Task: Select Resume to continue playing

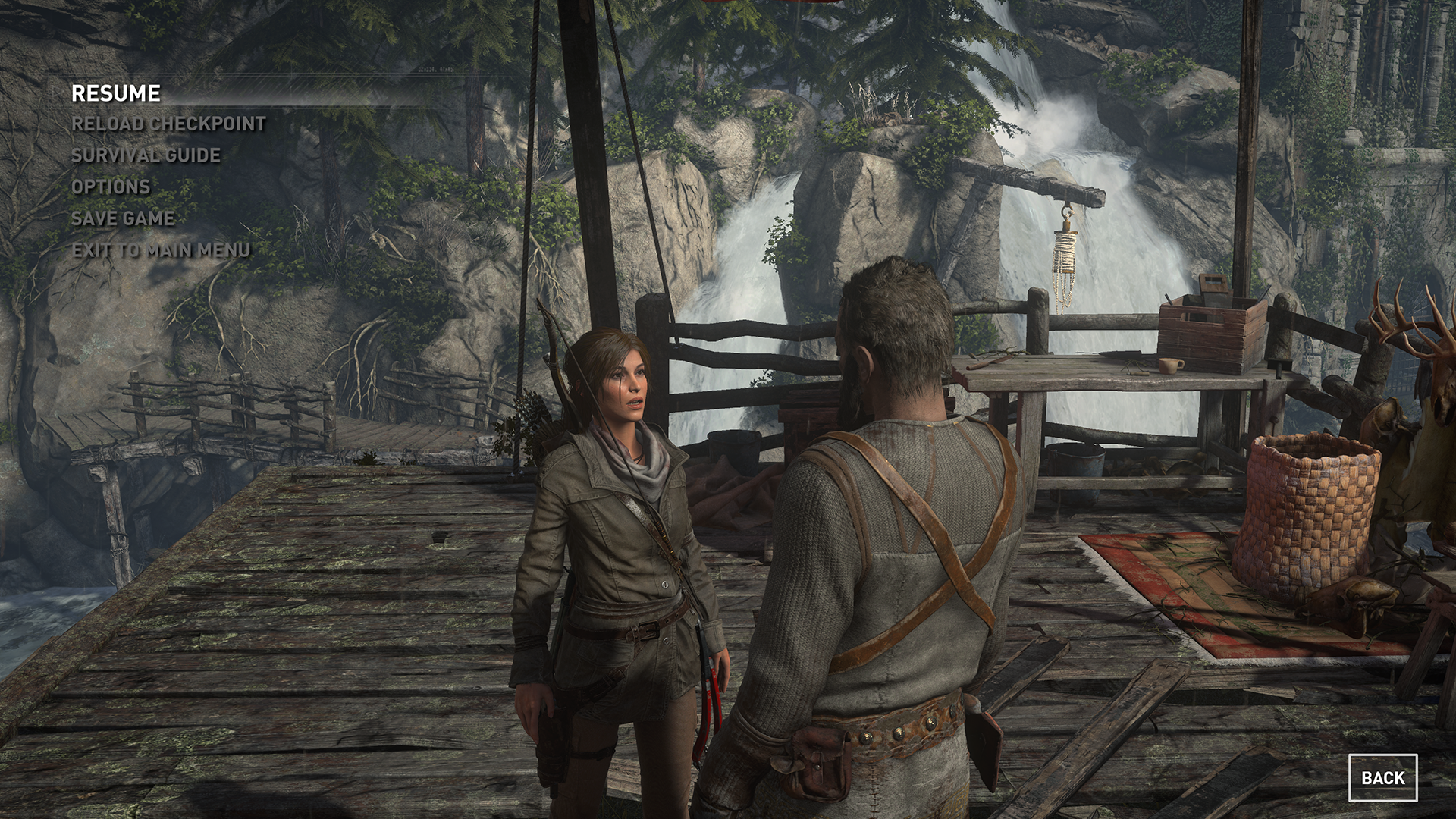Action: [116, 93]
